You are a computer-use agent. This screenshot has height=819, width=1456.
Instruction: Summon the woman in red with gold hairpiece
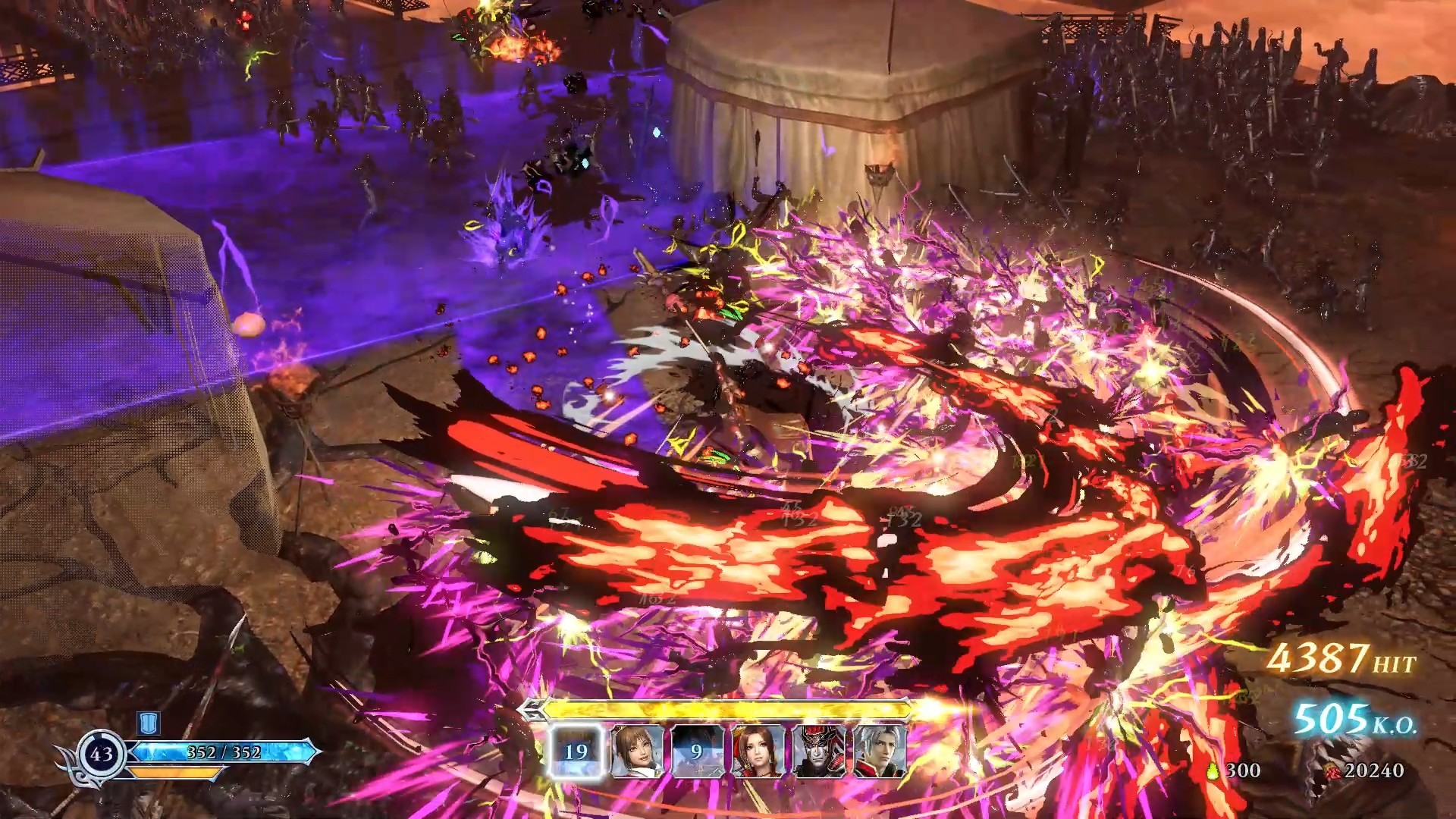point(758,751)
